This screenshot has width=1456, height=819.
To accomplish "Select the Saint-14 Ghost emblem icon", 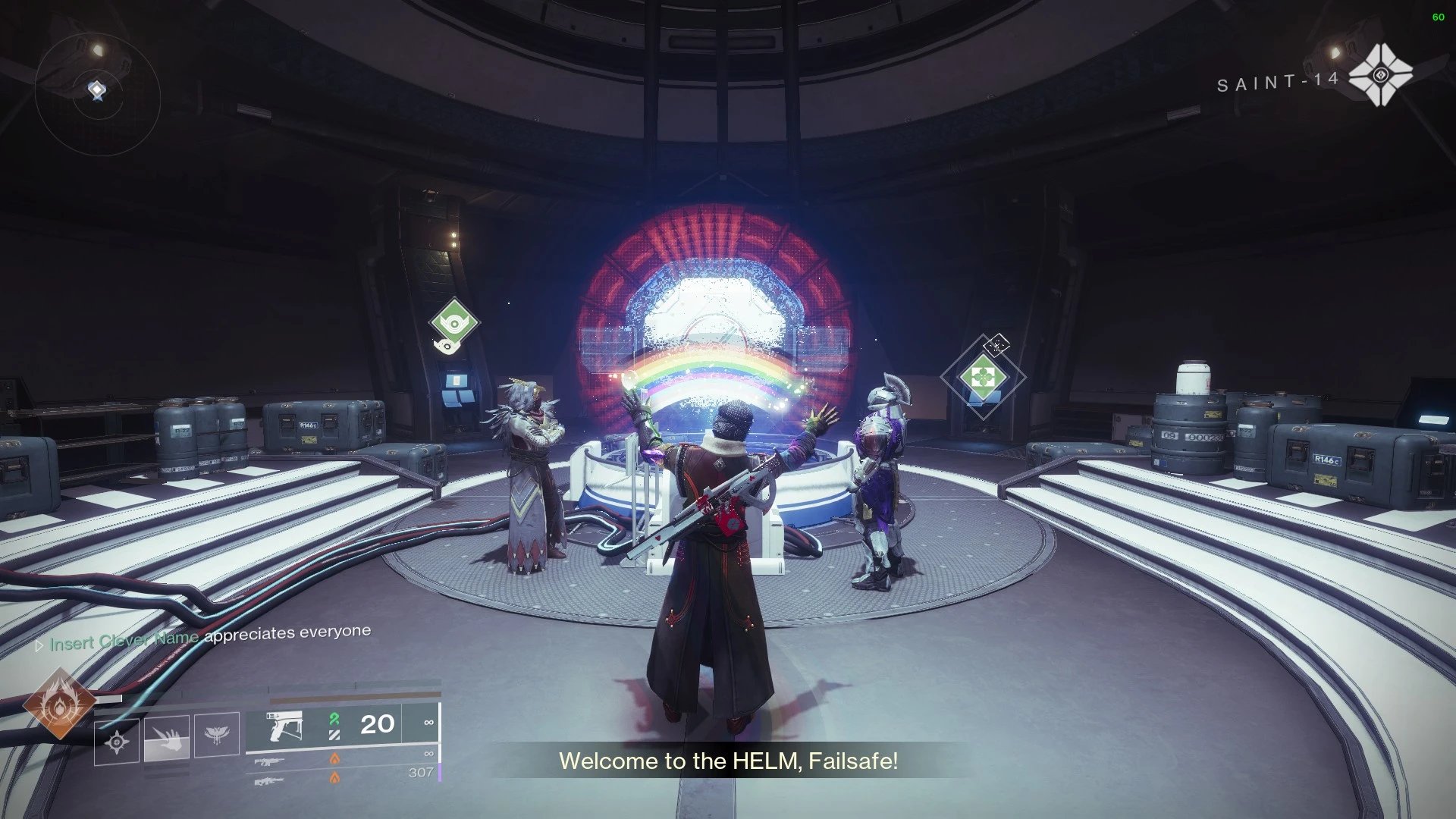I will (x=1381, y=74).
